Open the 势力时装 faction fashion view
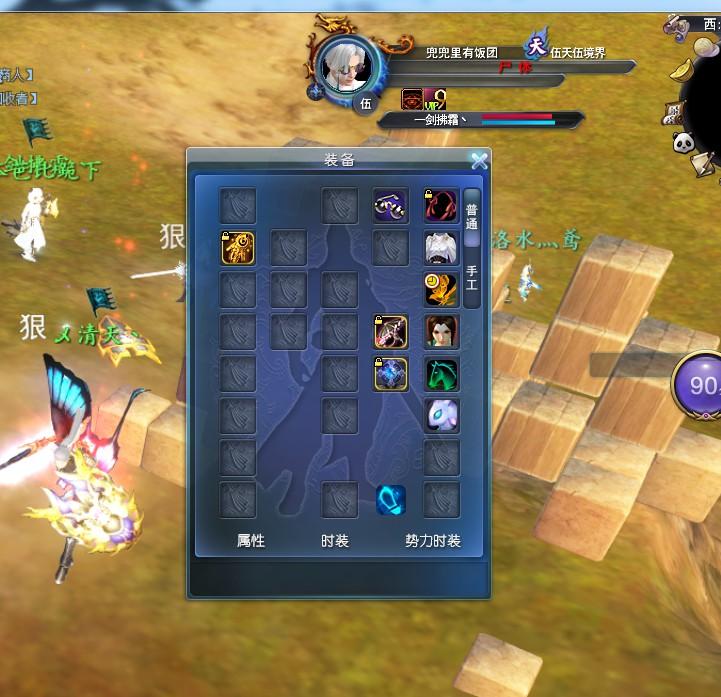721x697 pixels. click(x=432, y=541)
